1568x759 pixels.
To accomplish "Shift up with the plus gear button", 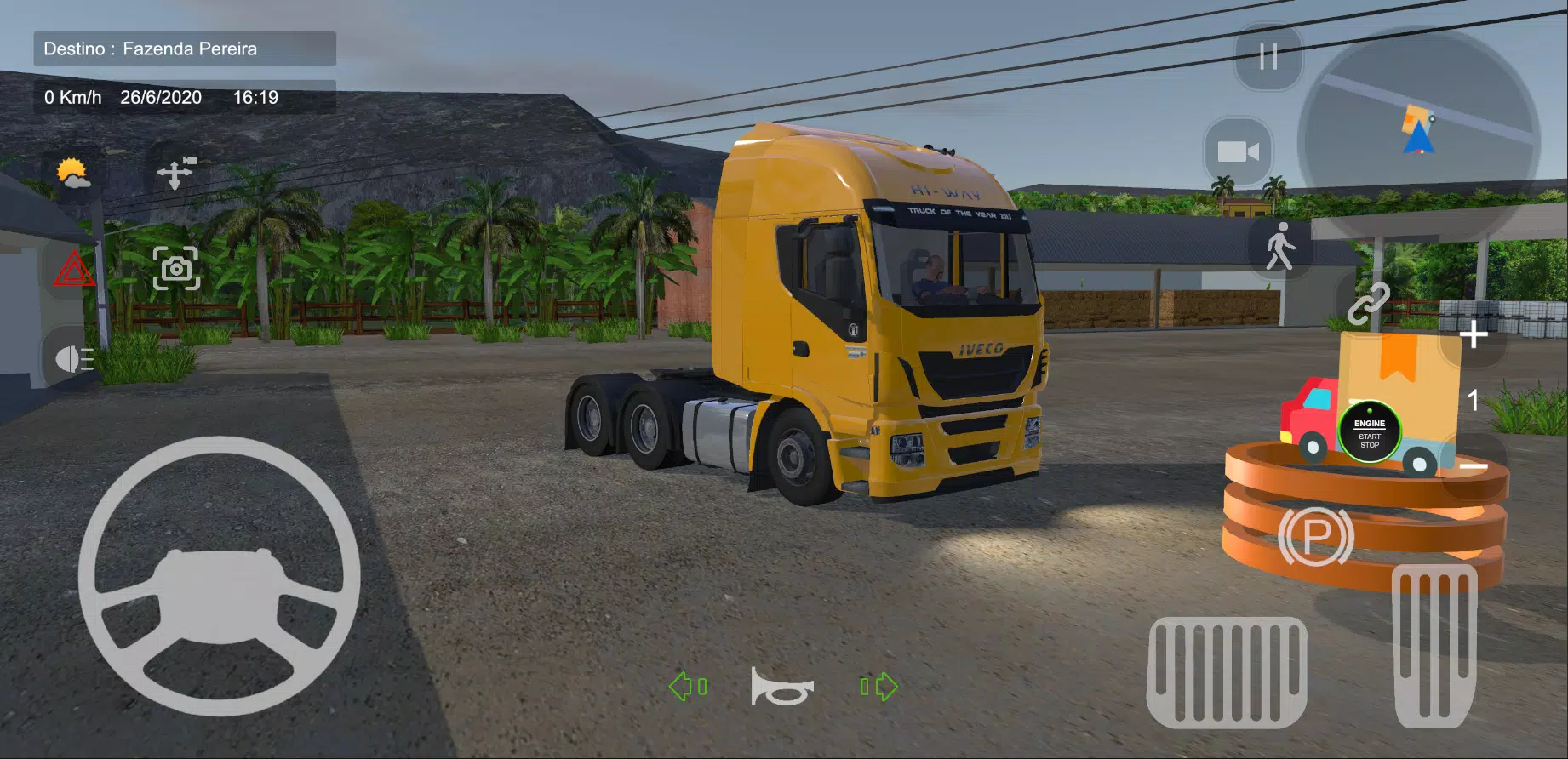I will (1474, 336).
